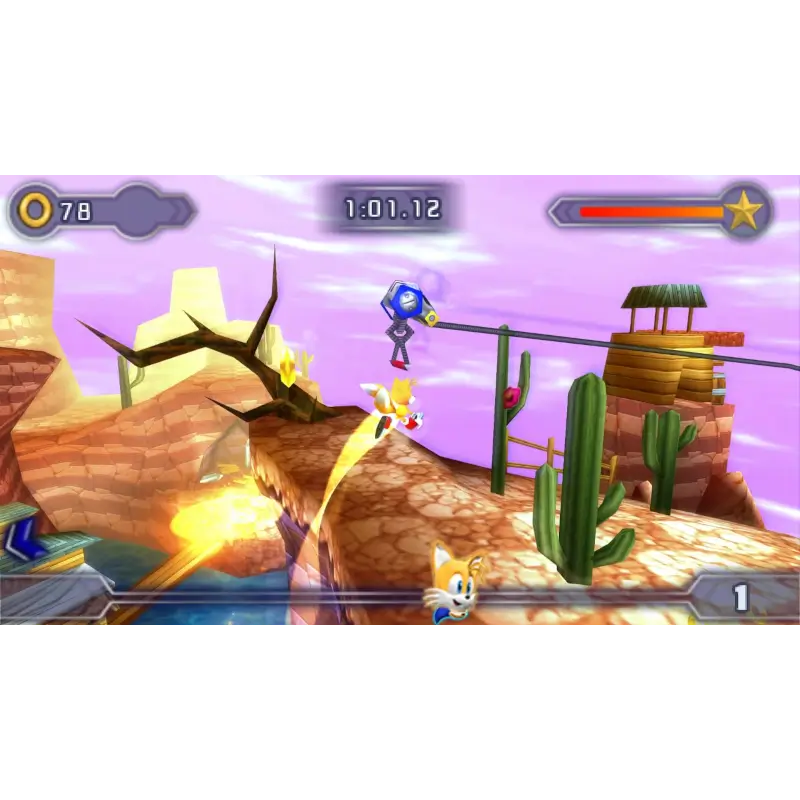Click the Tails portrait on the progress bar
The image size is (800, 800).
point(455,584)
